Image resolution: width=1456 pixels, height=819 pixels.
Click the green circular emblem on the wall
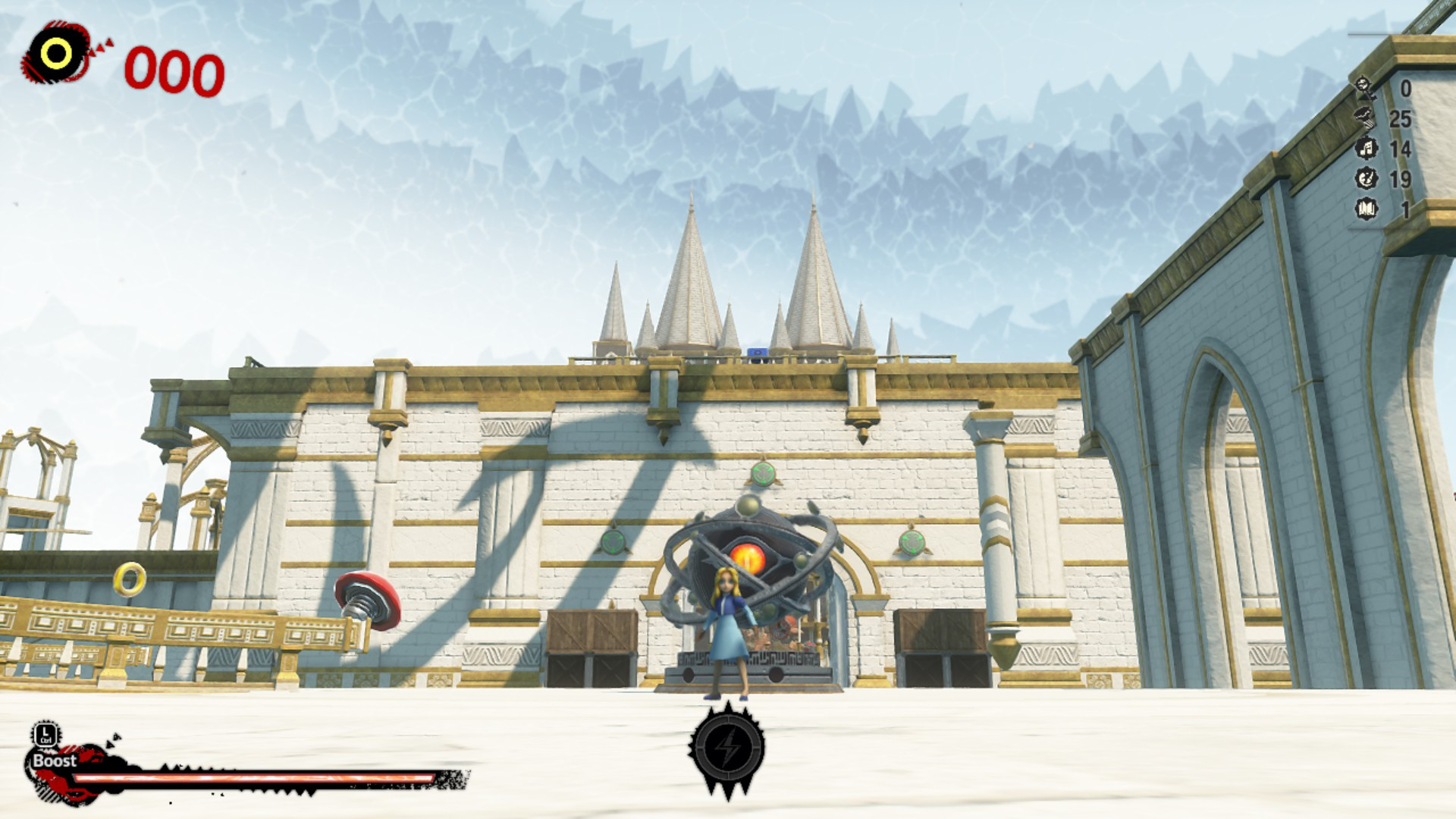[x=912, y=544]
